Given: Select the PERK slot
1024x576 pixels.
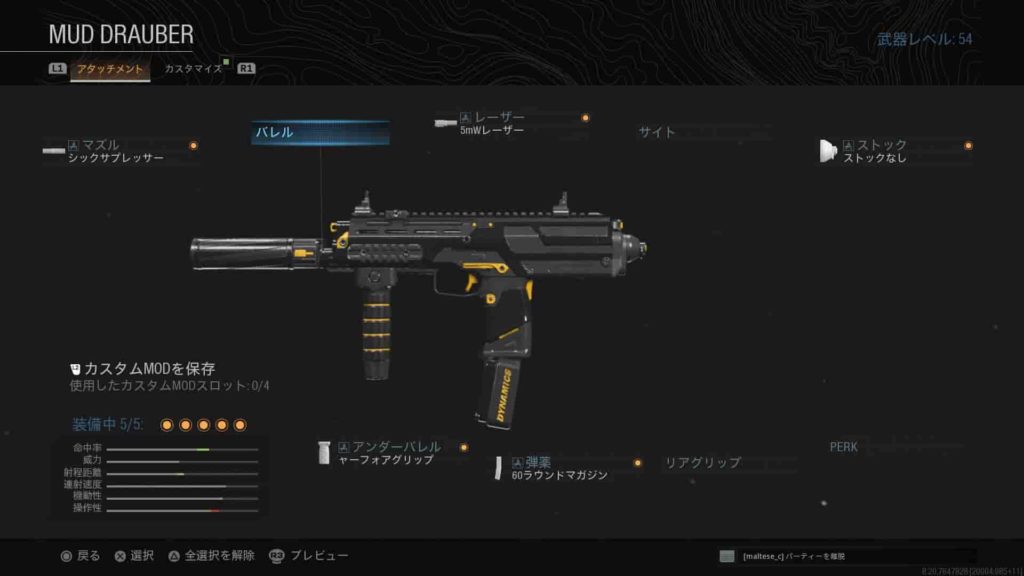Looking at the screenshot, I should tap(844, 446).
